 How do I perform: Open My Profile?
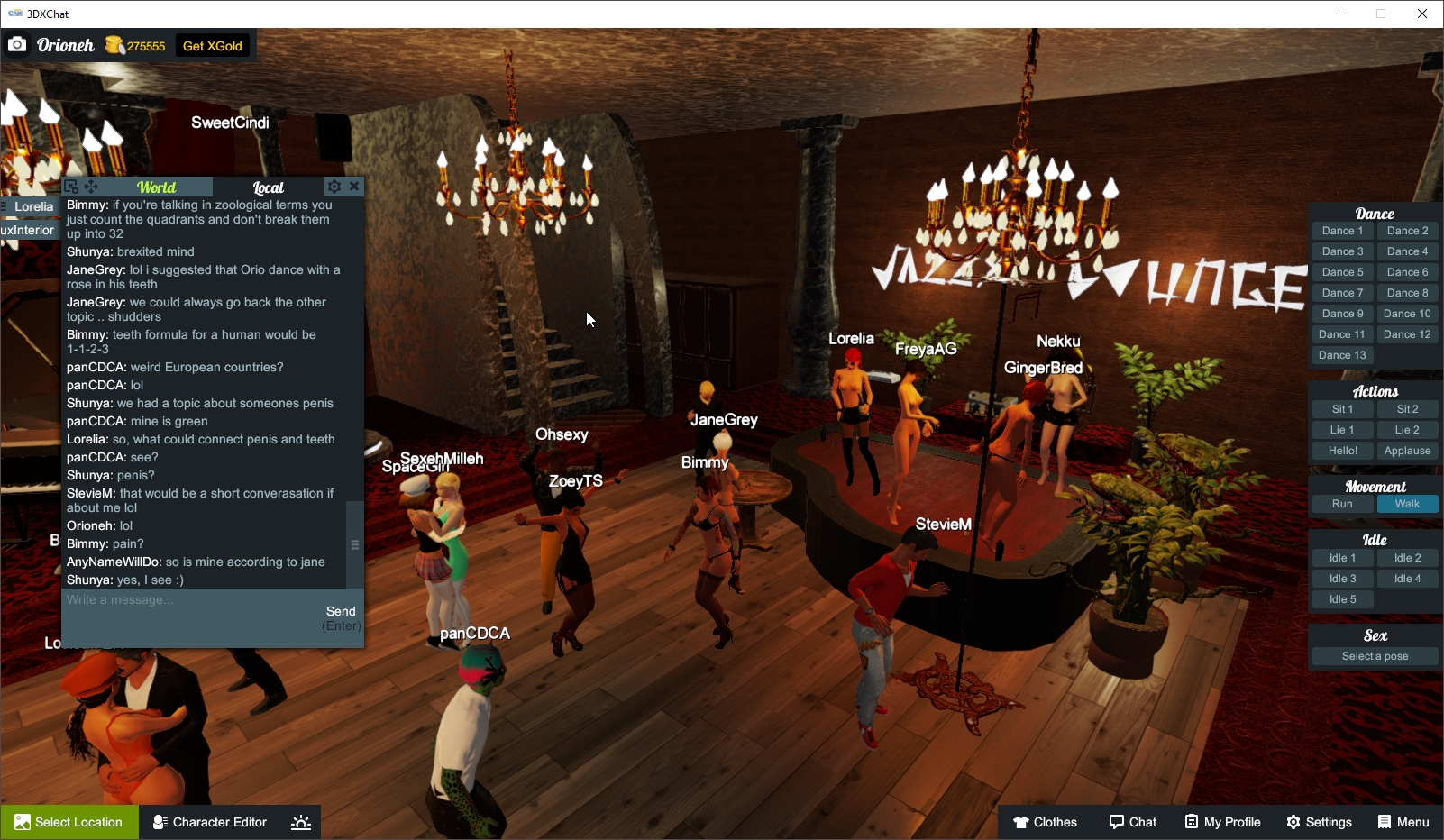[1222, 821]
